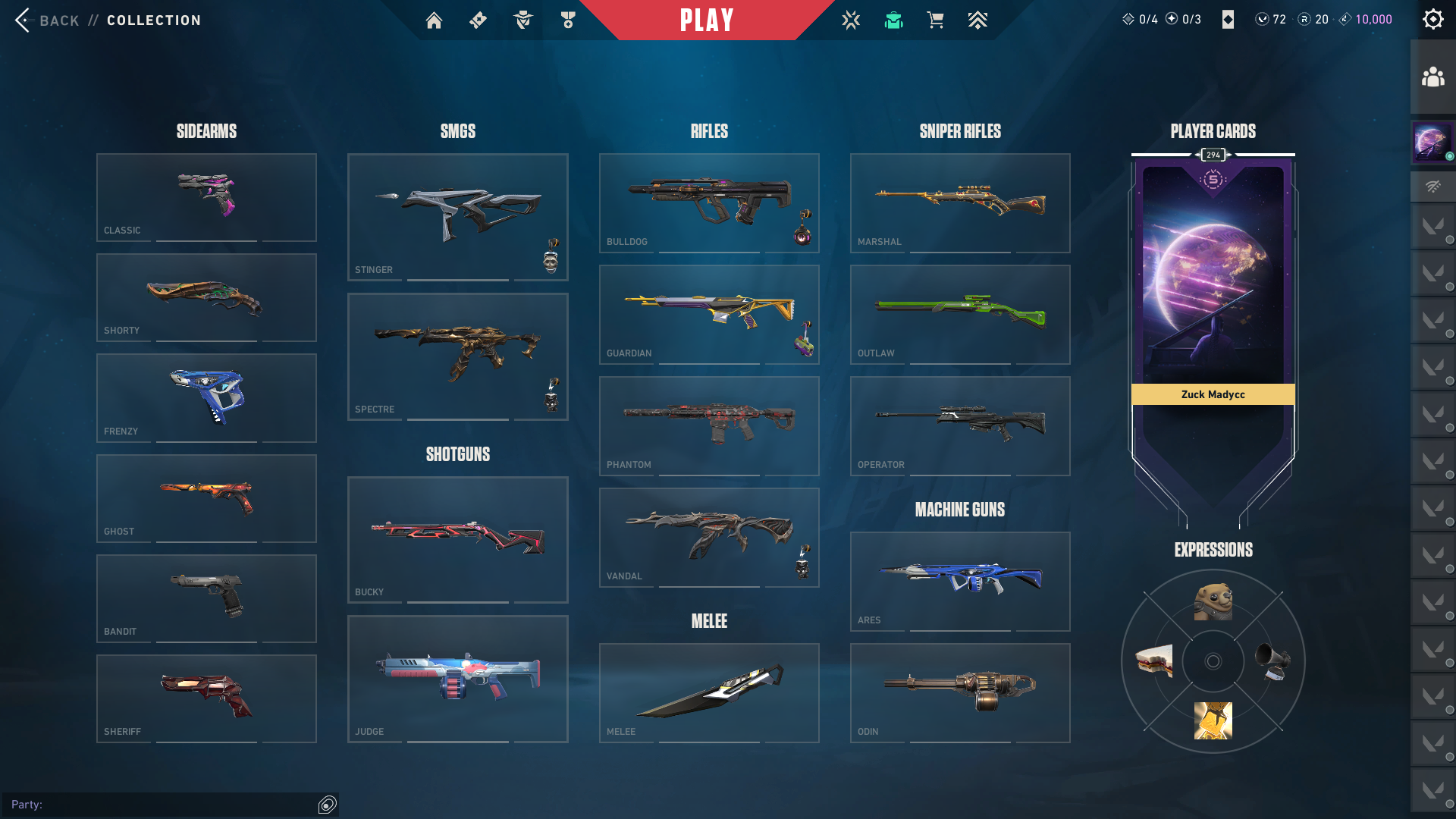Open the settings gear icon
Screen dimensions: 1456x819
coord(1432,20)
